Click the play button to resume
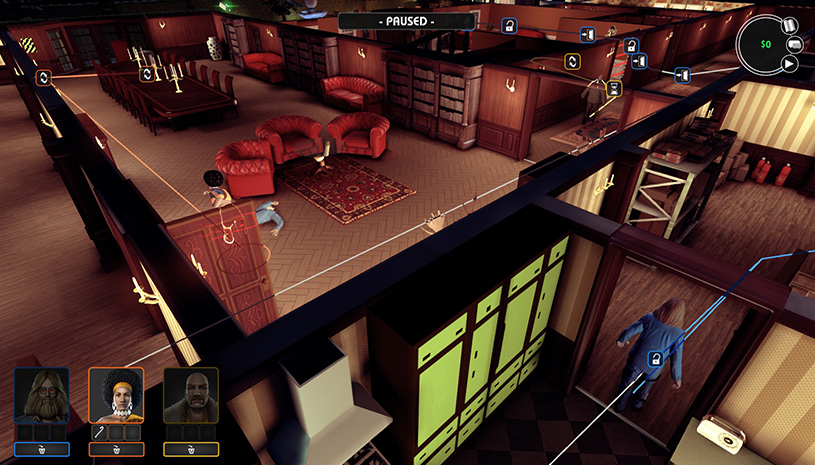Image resolution: width=815 pixels, height=465 pixels. 789,64
